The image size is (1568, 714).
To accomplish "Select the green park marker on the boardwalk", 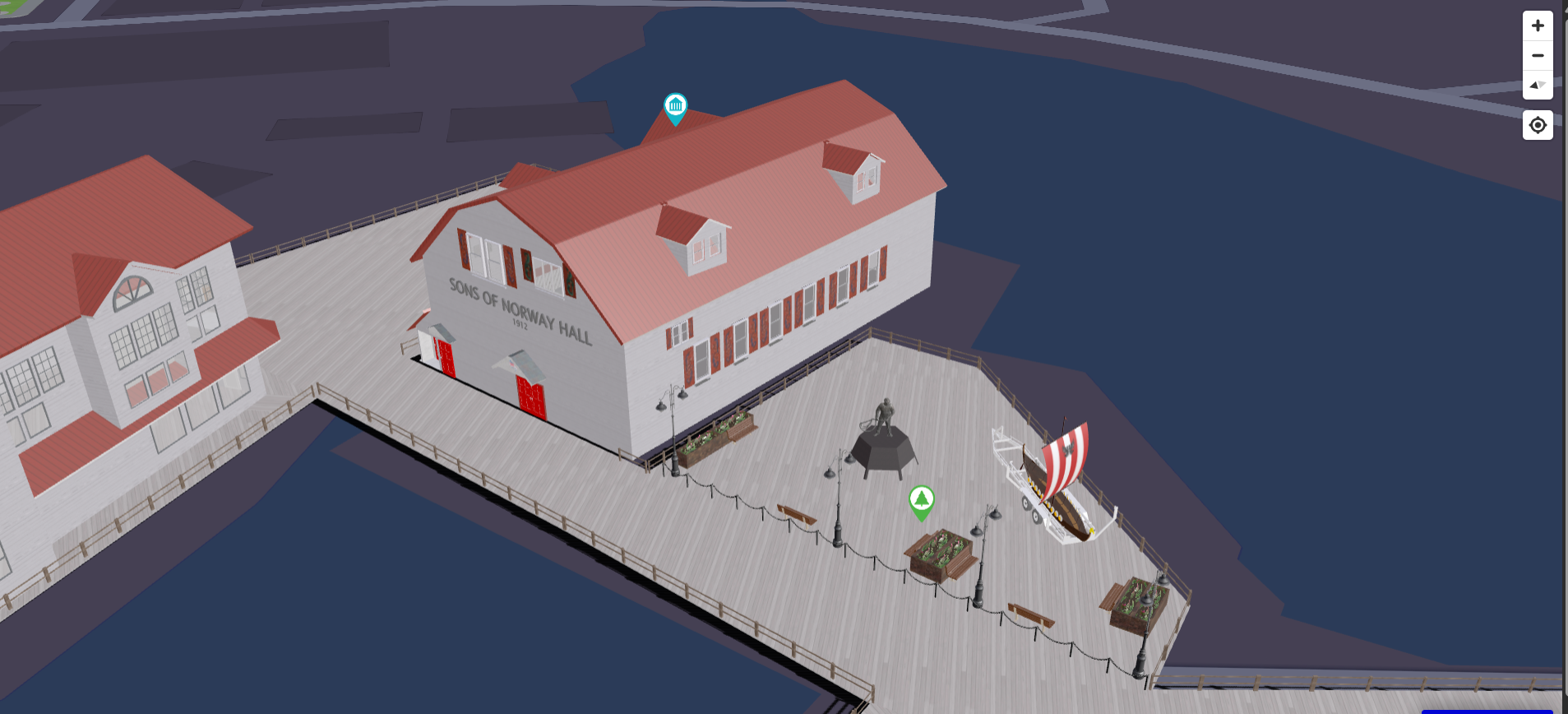I will [921, 500].
